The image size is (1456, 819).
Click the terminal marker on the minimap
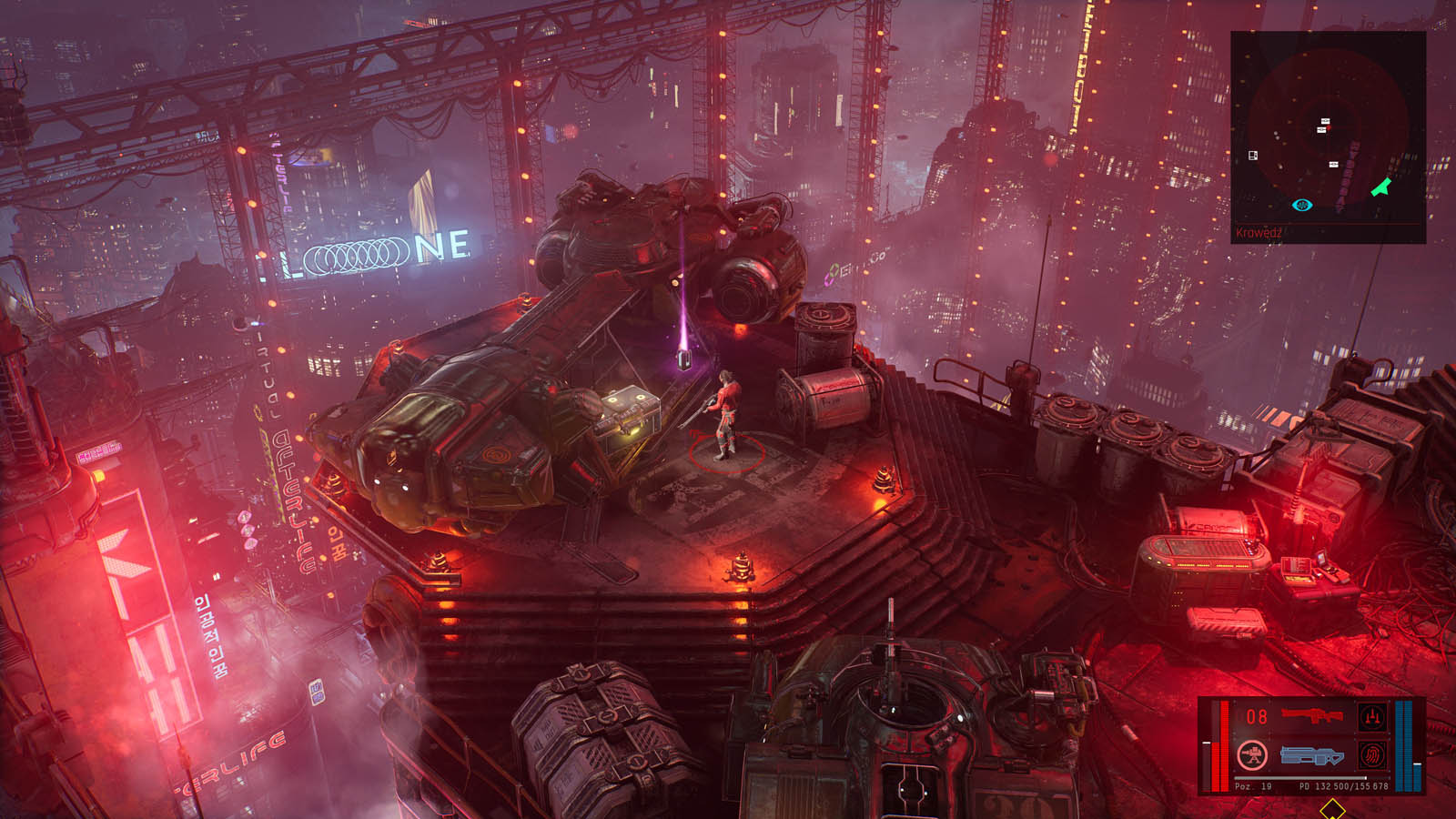tap(1253, 156)
